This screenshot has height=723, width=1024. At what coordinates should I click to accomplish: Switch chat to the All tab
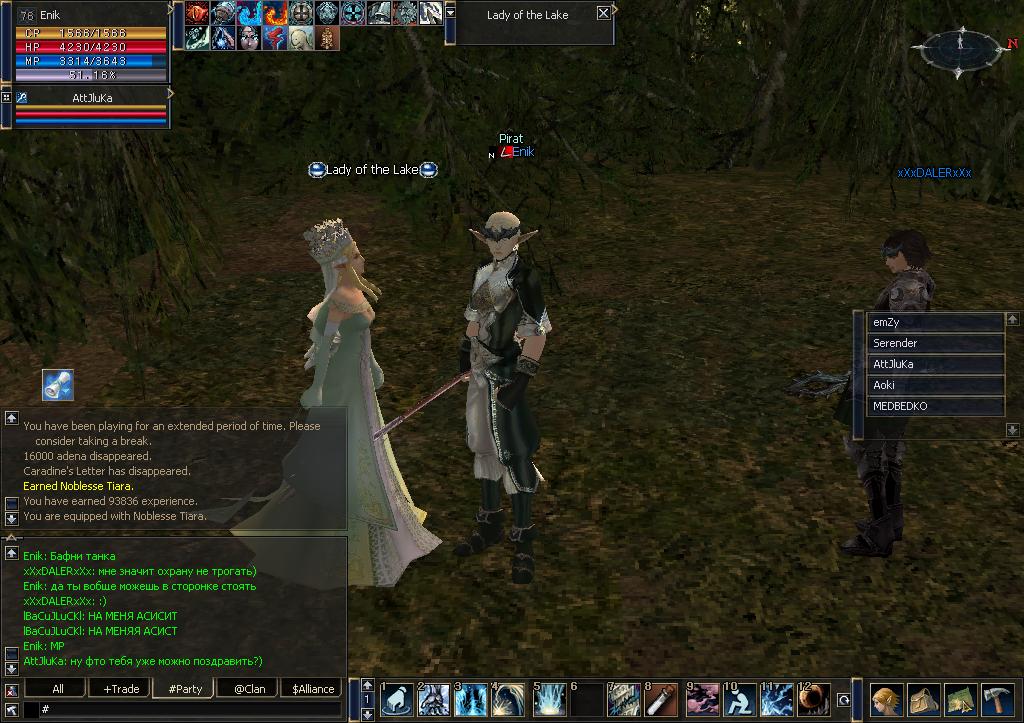pos(58,688)
